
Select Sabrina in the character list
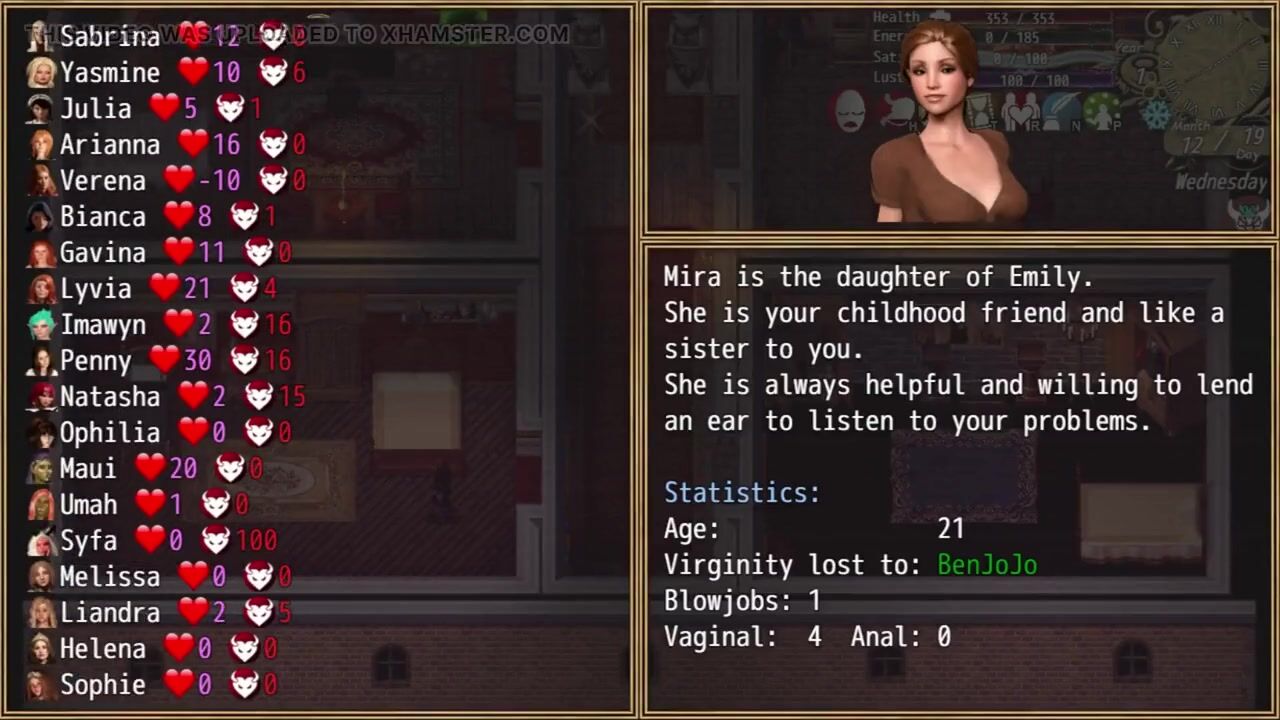pos(109,37)
